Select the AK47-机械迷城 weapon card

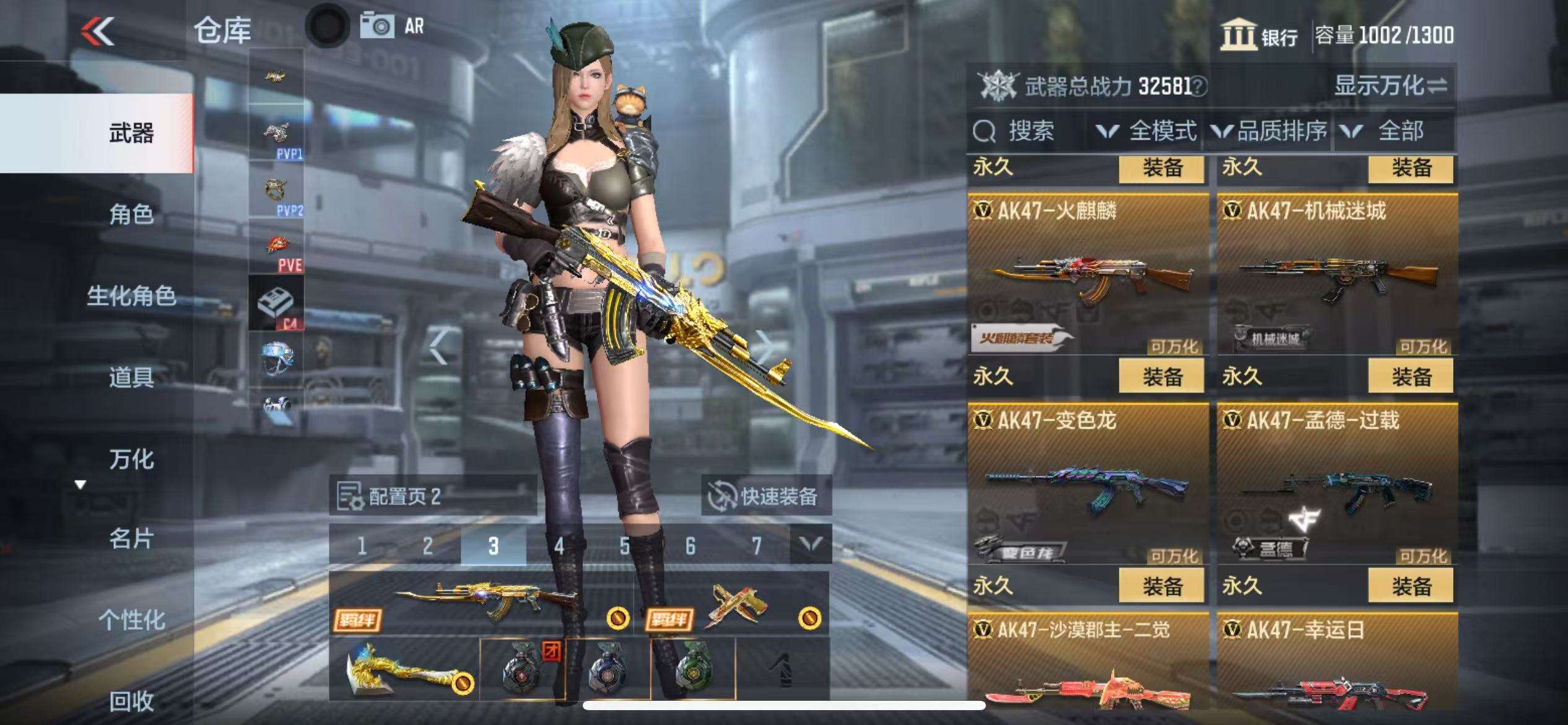[x=1337, y=274]
